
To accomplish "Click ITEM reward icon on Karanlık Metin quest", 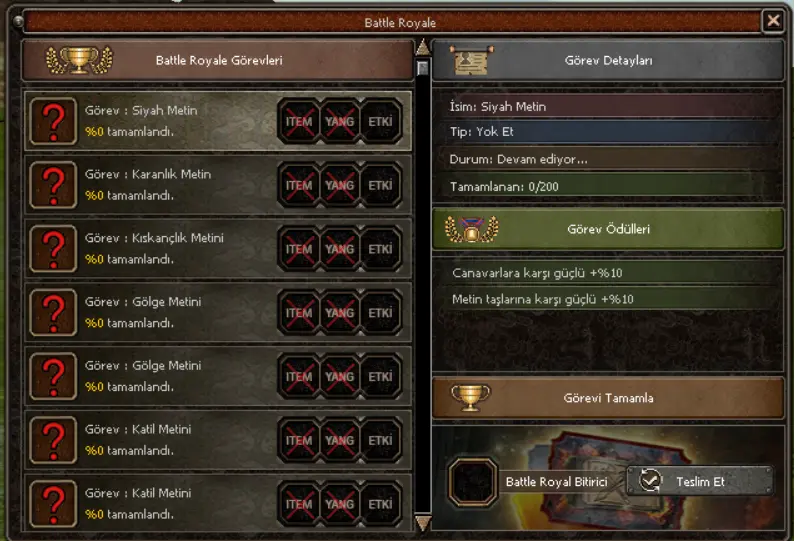I will (299, 185).
